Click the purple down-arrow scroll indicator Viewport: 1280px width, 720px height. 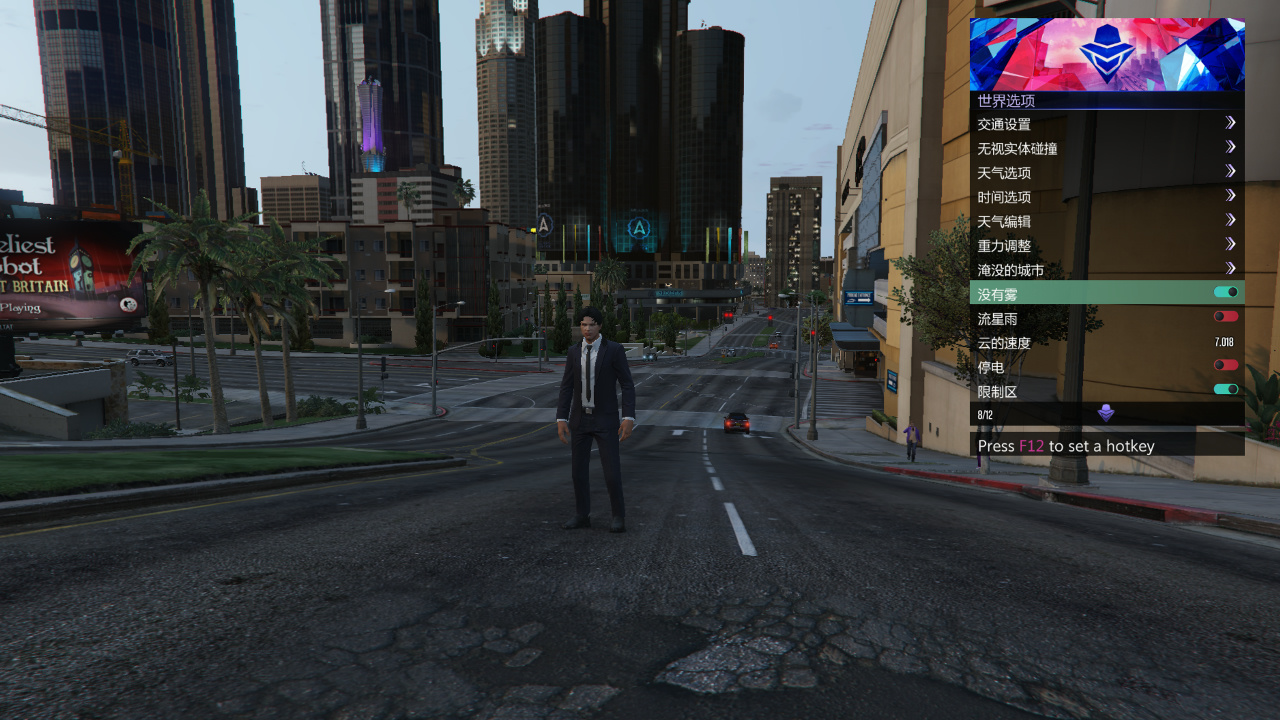pos(1106,413)
